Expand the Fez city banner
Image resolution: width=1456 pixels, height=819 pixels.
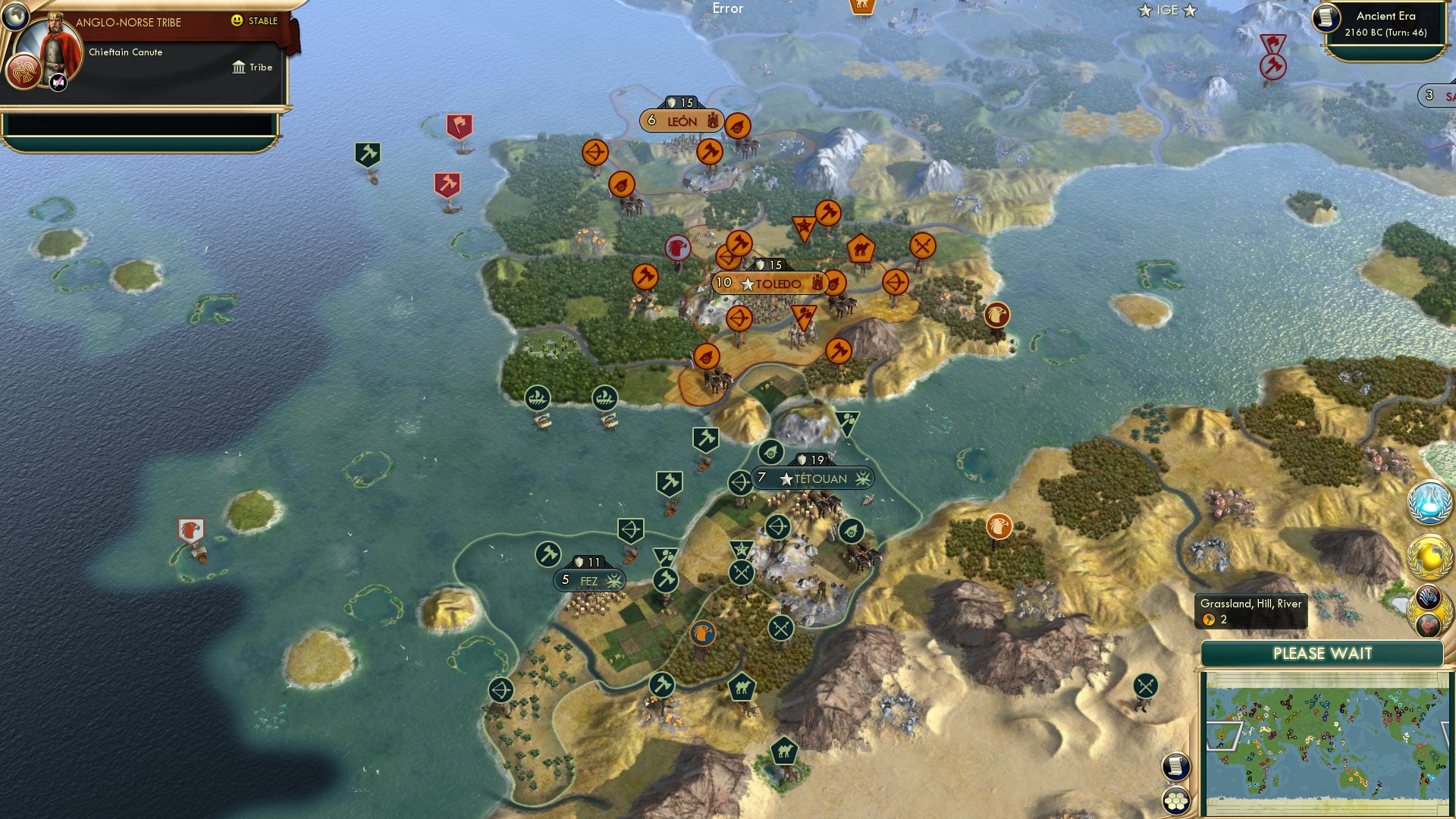click(588, 579)
